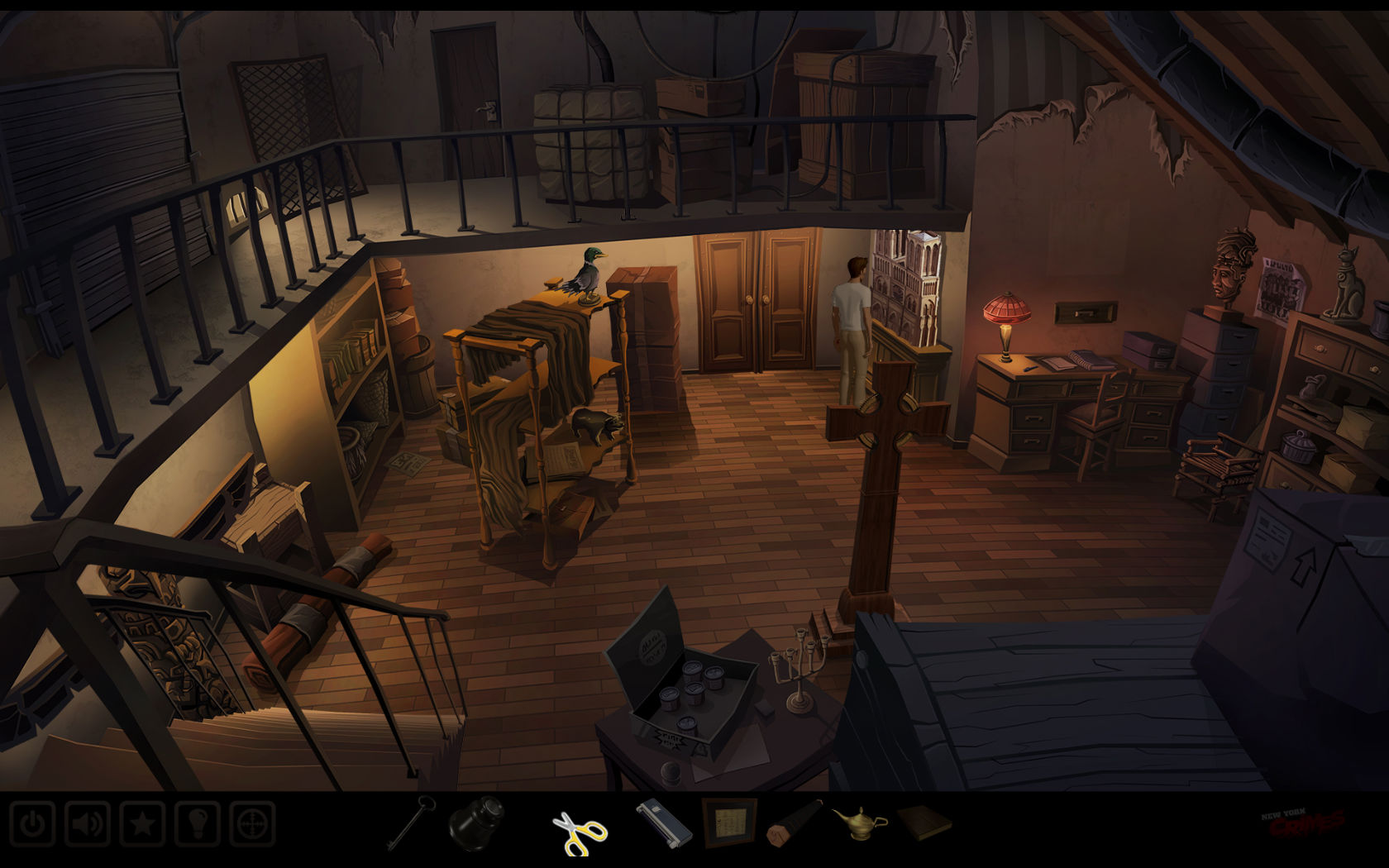The width and height of the screenshot is (1389, 868).
Task: Select the brown book in inventory
Action: tap(924, 823)
